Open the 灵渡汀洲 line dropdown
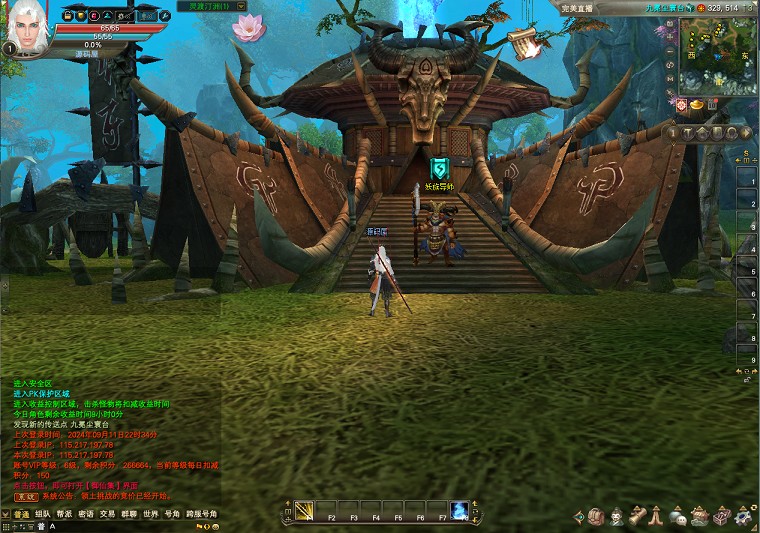 coord(219,6)
